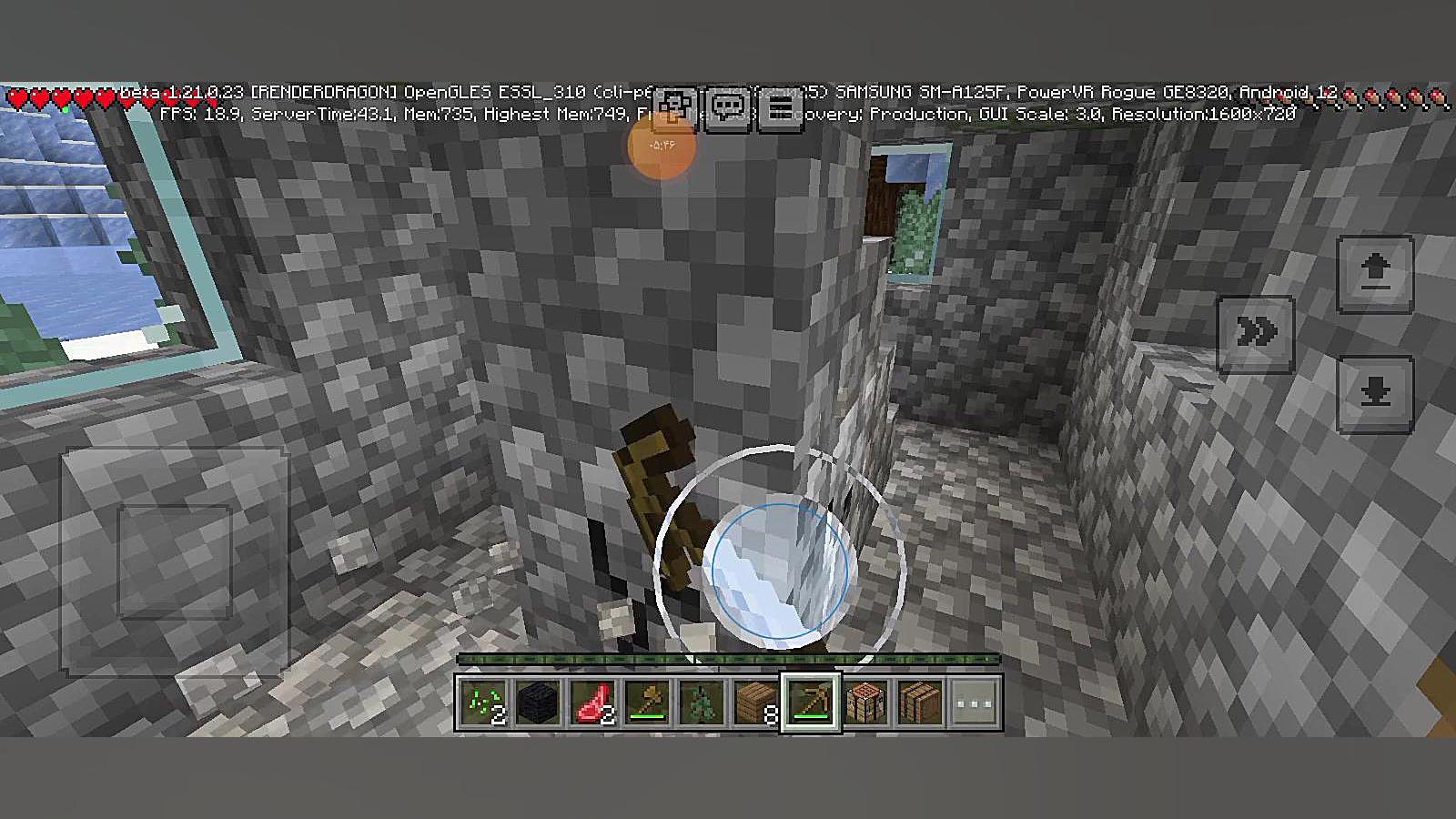Screen dimensions: 1456x819
Task: Choose the crafting table hotbar slot
Action: pos(865,703)
